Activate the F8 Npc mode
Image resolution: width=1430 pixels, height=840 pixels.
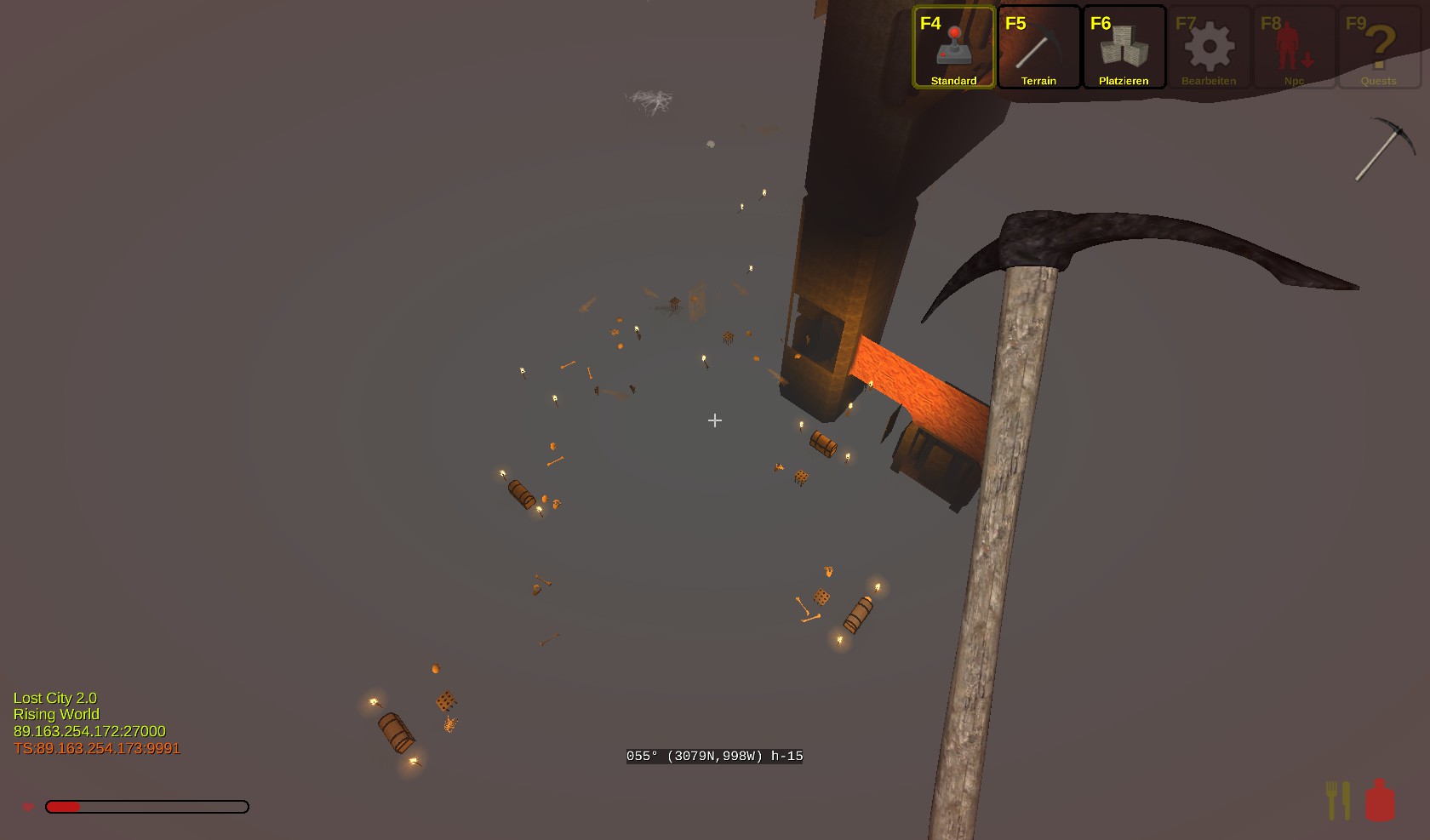(x=1294, y=48)
